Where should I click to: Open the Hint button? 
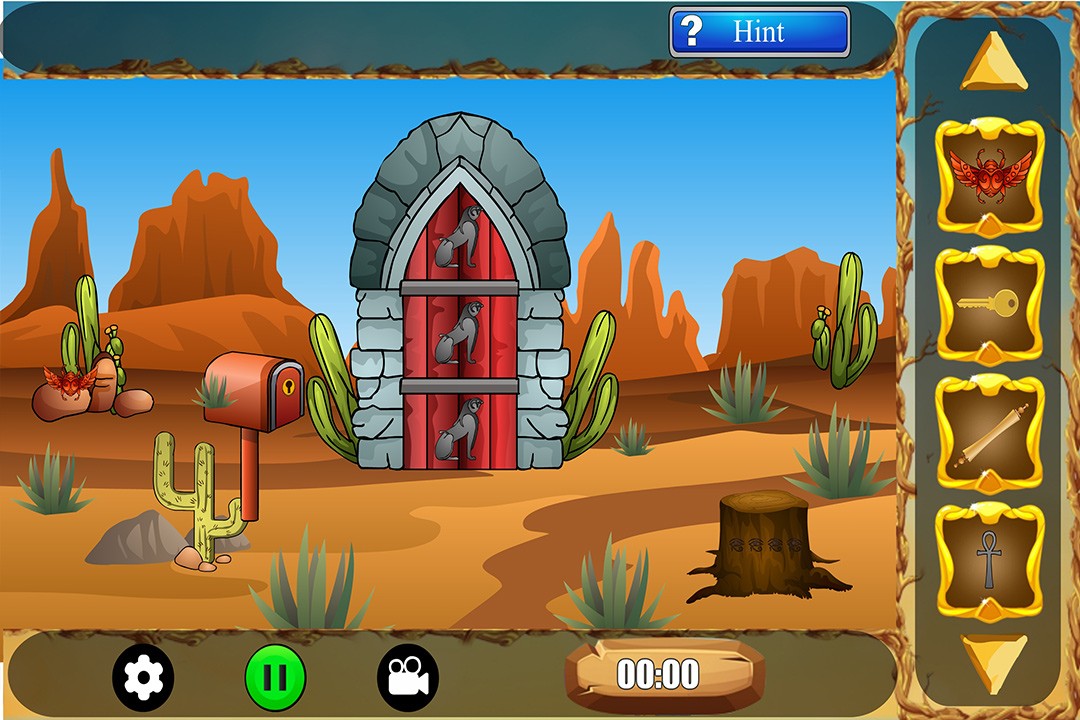tap(759, 32)
